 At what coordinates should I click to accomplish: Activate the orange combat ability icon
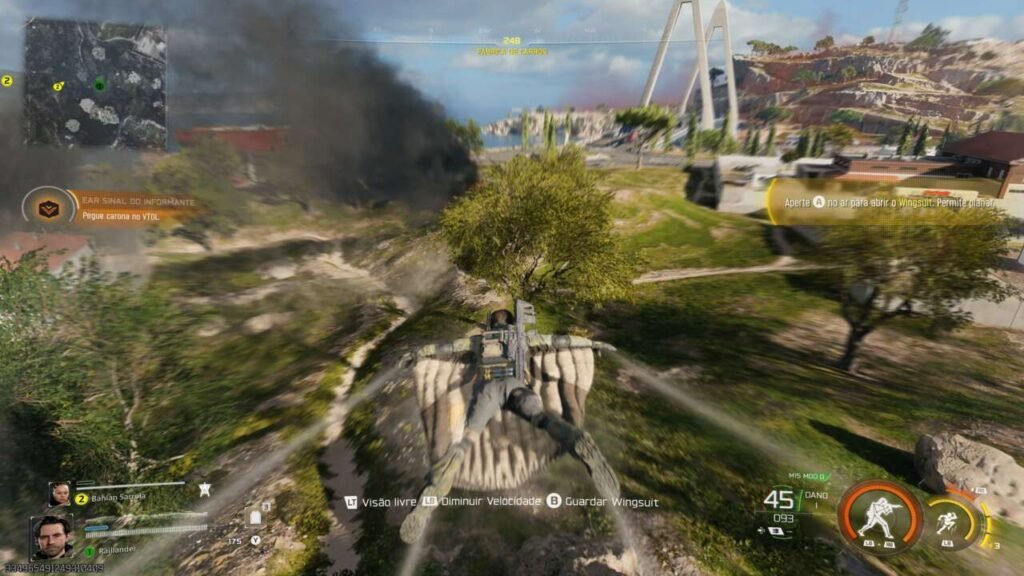click(x=879, y=518)
